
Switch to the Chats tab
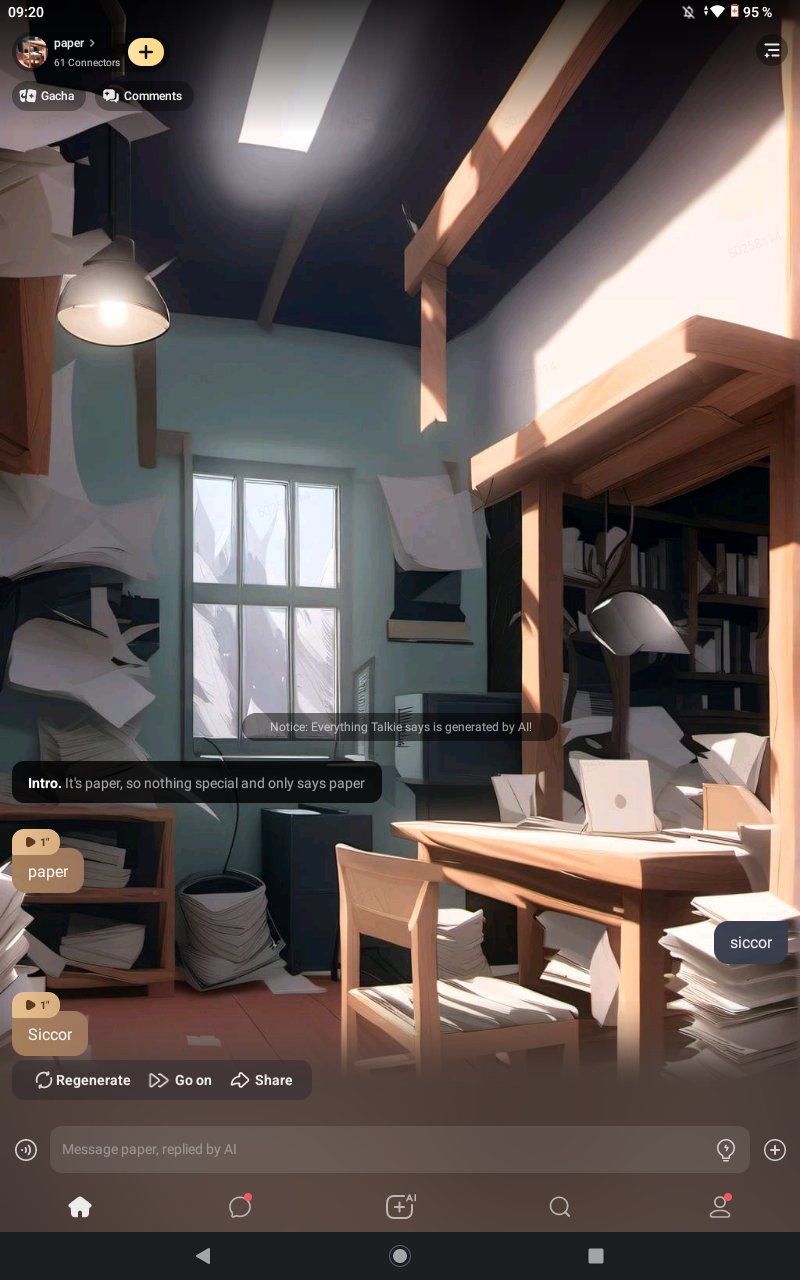tap(240, 1207)
